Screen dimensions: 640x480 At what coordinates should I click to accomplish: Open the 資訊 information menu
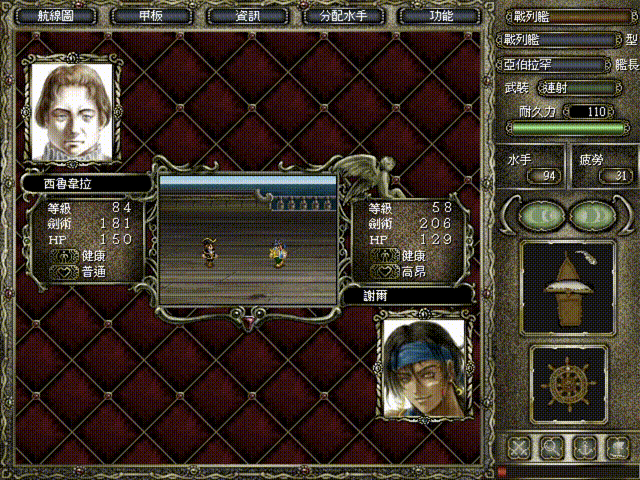(247, 16)
